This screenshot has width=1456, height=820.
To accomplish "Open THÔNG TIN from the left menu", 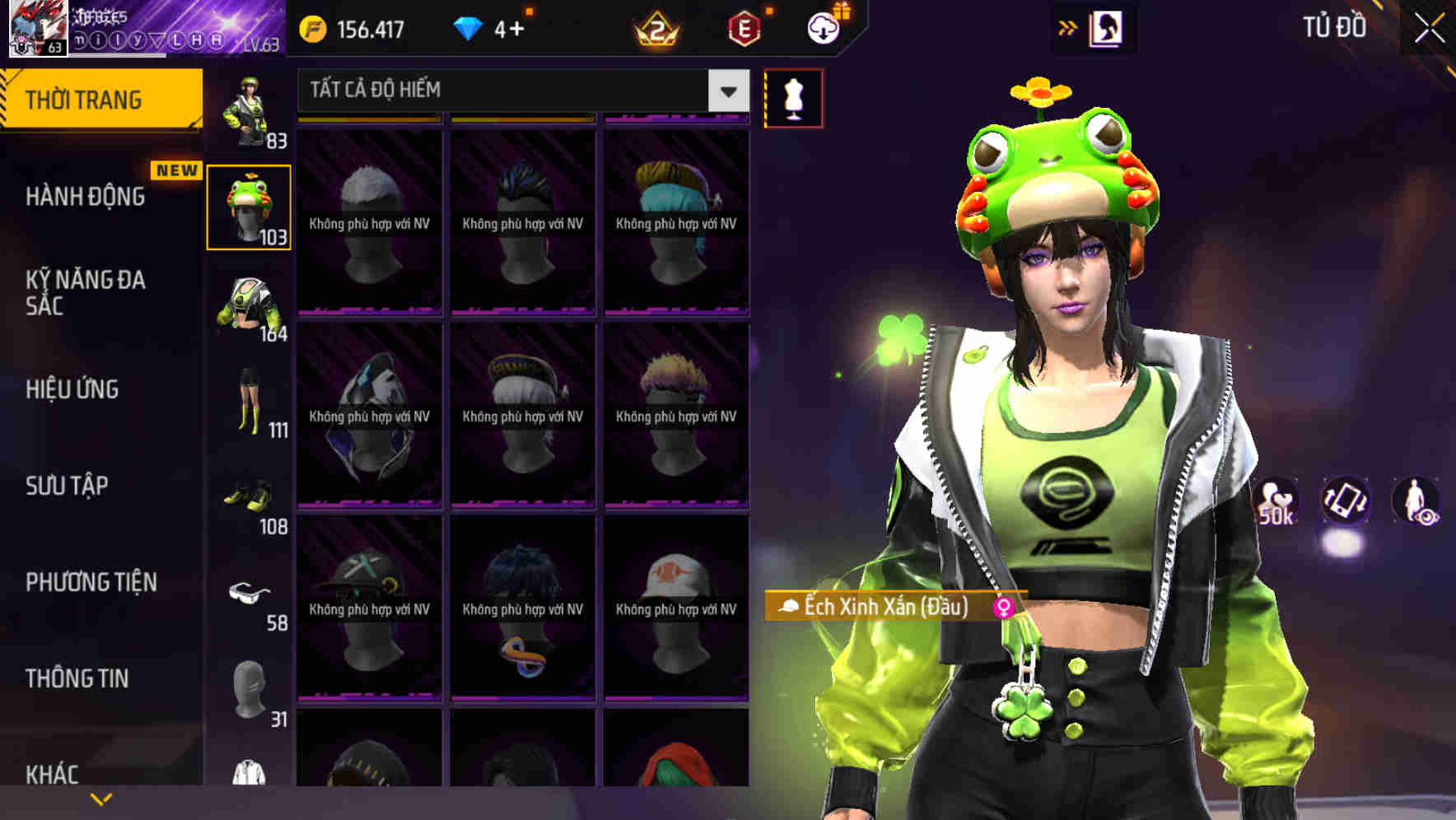I will (x=75, y=678).
